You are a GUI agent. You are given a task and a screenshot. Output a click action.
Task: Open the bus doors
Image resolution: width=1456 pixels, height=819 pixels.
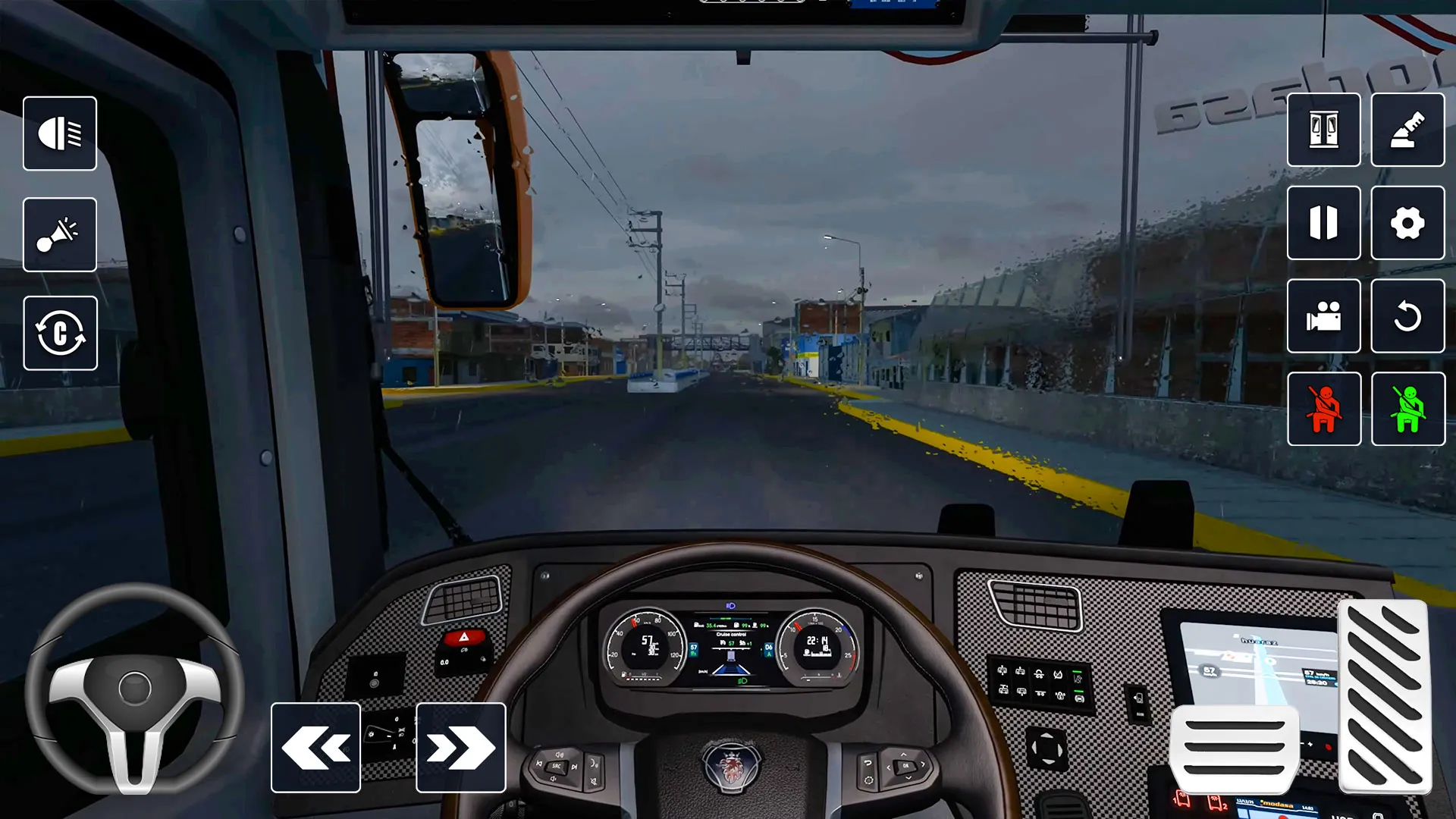(1323, 130)
